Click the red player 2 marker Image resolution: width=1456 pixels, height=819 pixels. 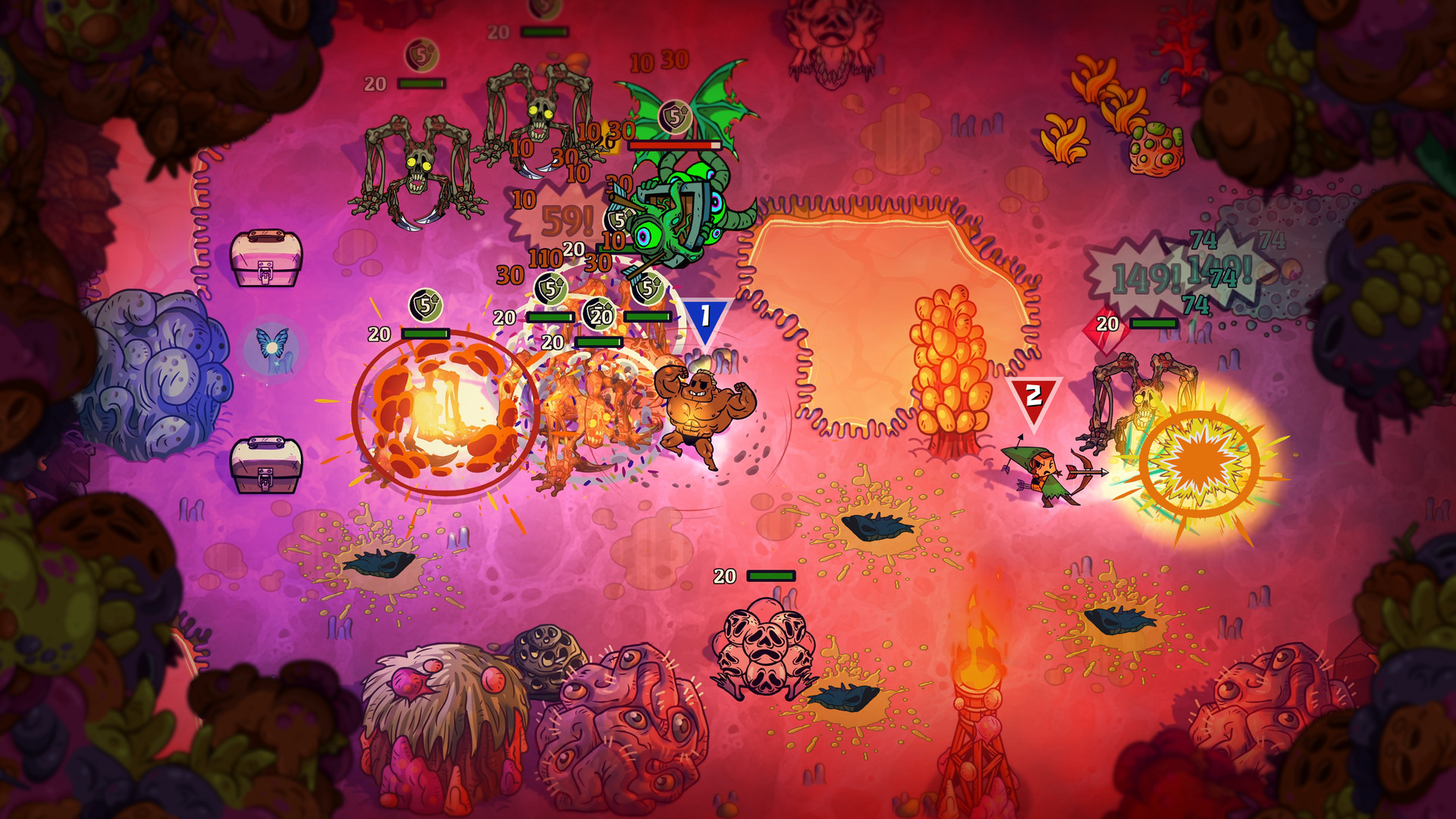(1033, 394)
